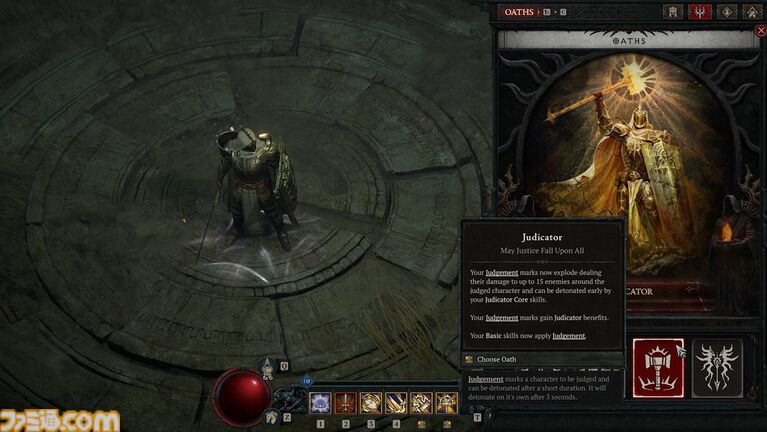
Task: Switch to the red trident Oaths tab
Action: point(701,12)
